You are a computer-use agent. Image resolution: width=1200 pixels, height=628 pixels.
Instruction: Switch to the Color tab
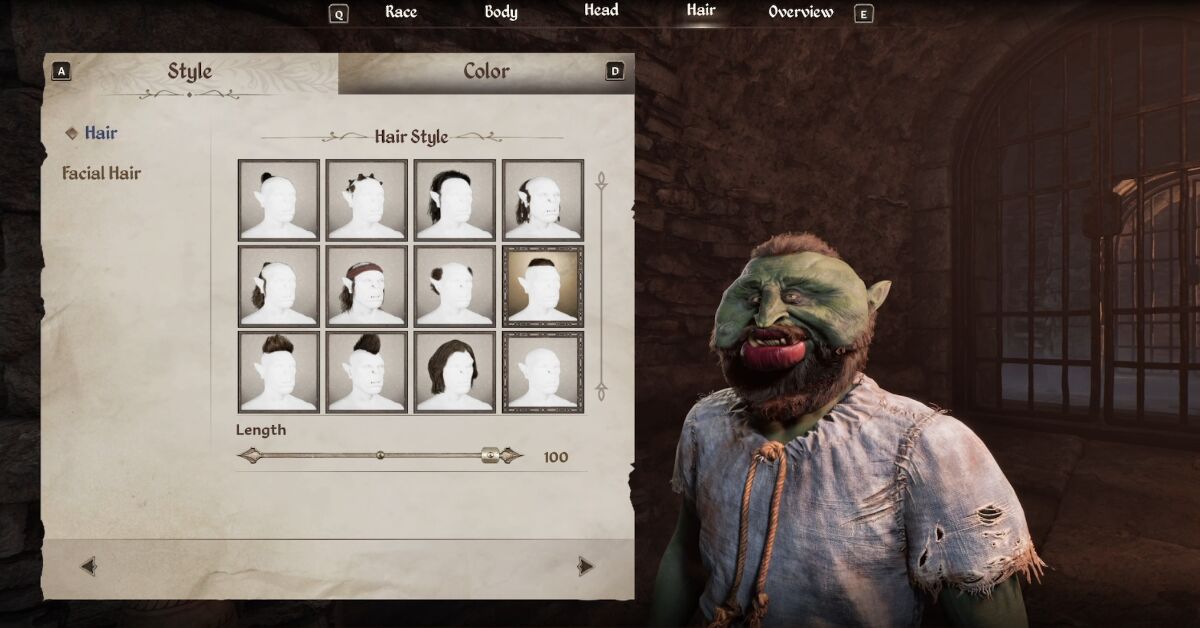(x=486, y=72)
